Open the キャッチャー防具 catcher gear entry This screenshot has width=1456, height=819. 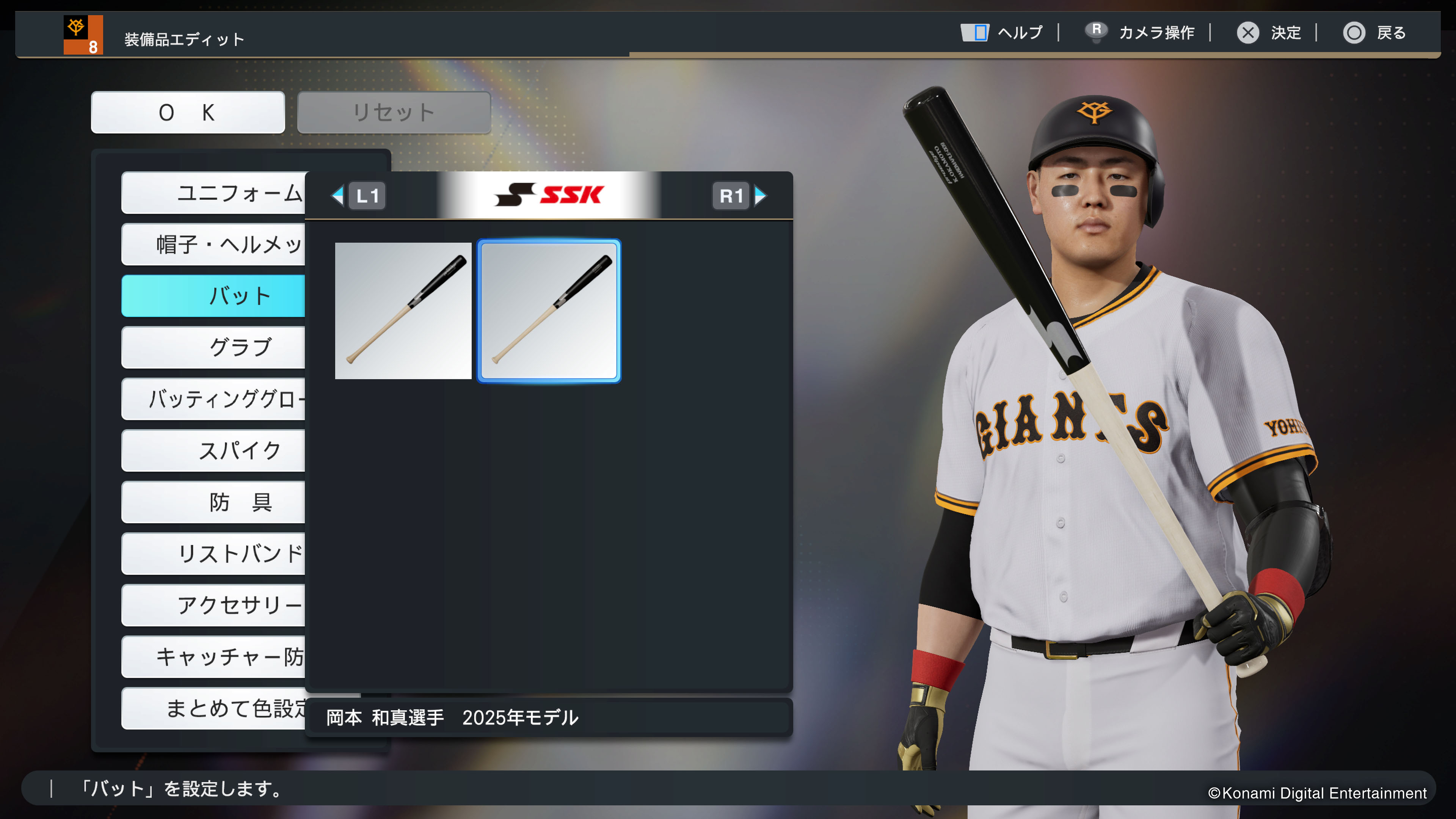click(x=213, y=657)
